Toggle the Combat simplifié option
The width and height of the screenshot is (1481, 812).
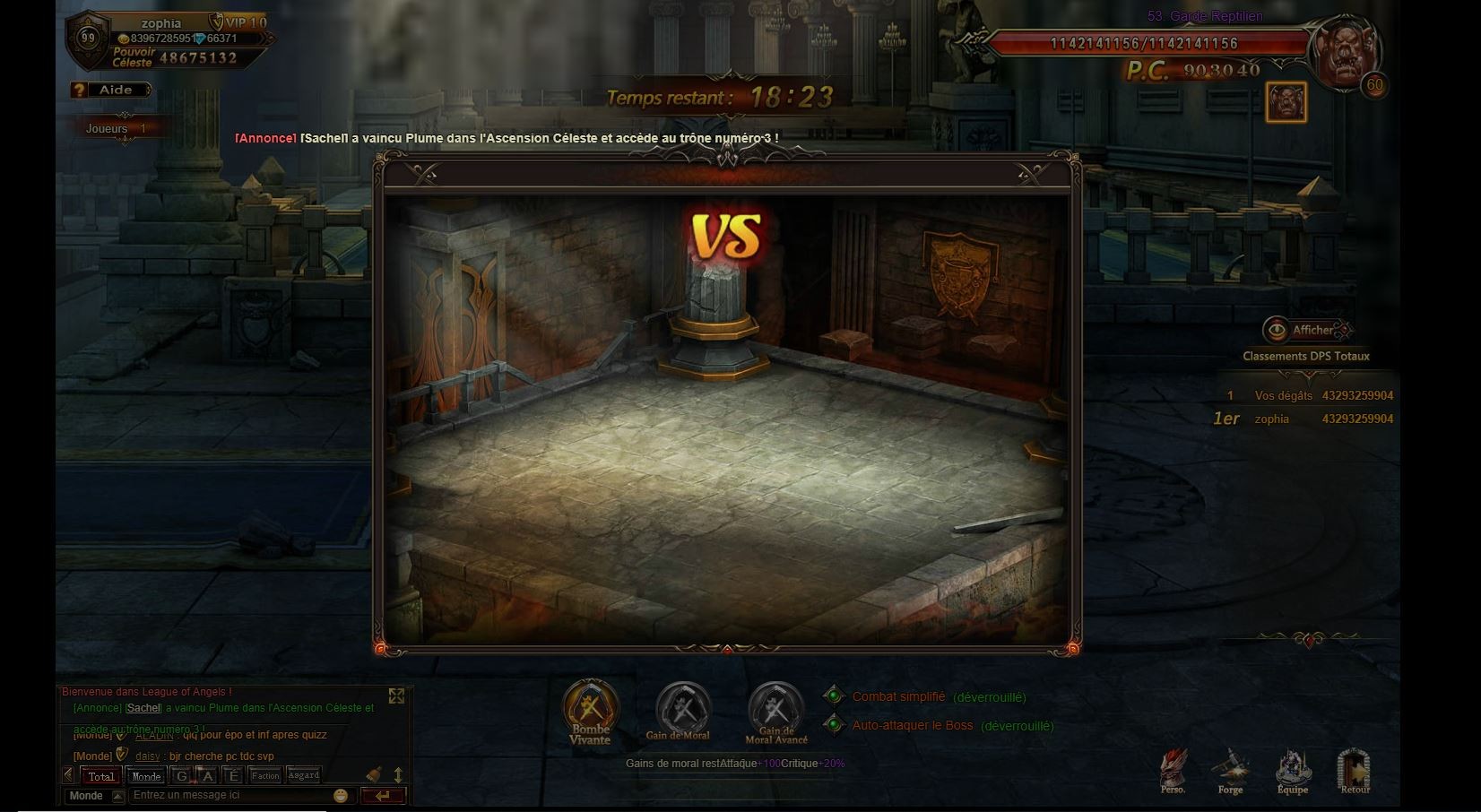[x=835, y=696]
